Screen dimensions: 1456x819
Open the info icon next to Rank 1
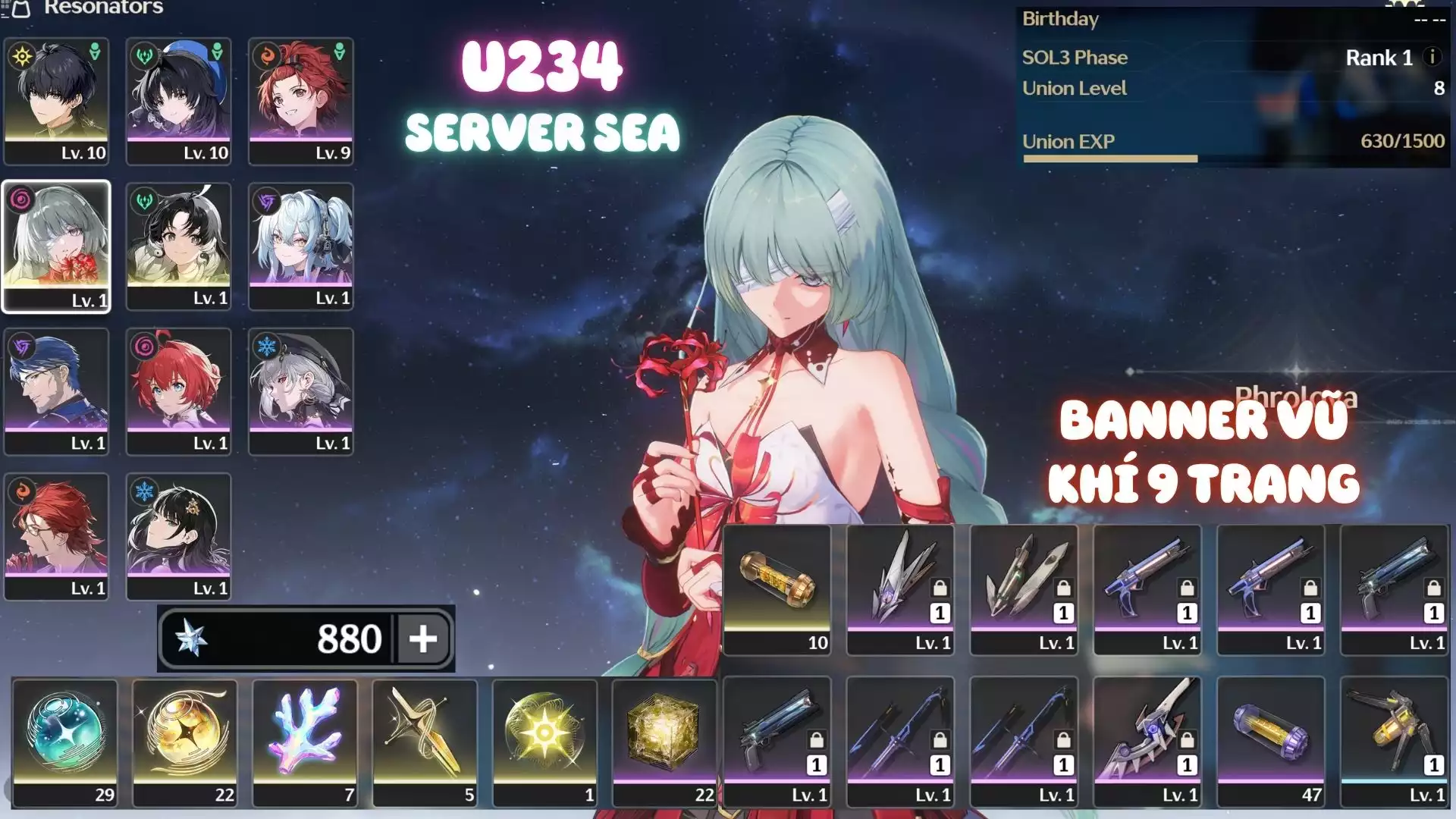1432,57
